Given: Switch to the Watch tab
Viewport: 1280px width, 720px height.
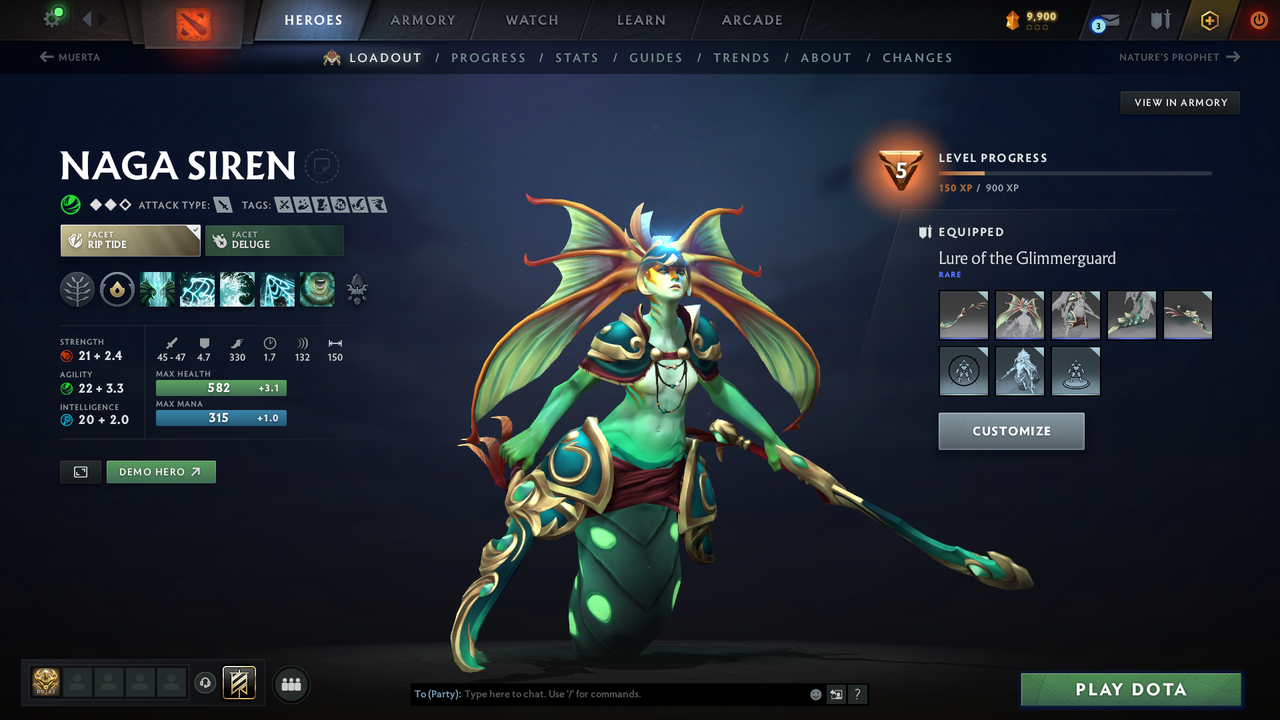Looking at the screenshot, I should tap(531, 20).
